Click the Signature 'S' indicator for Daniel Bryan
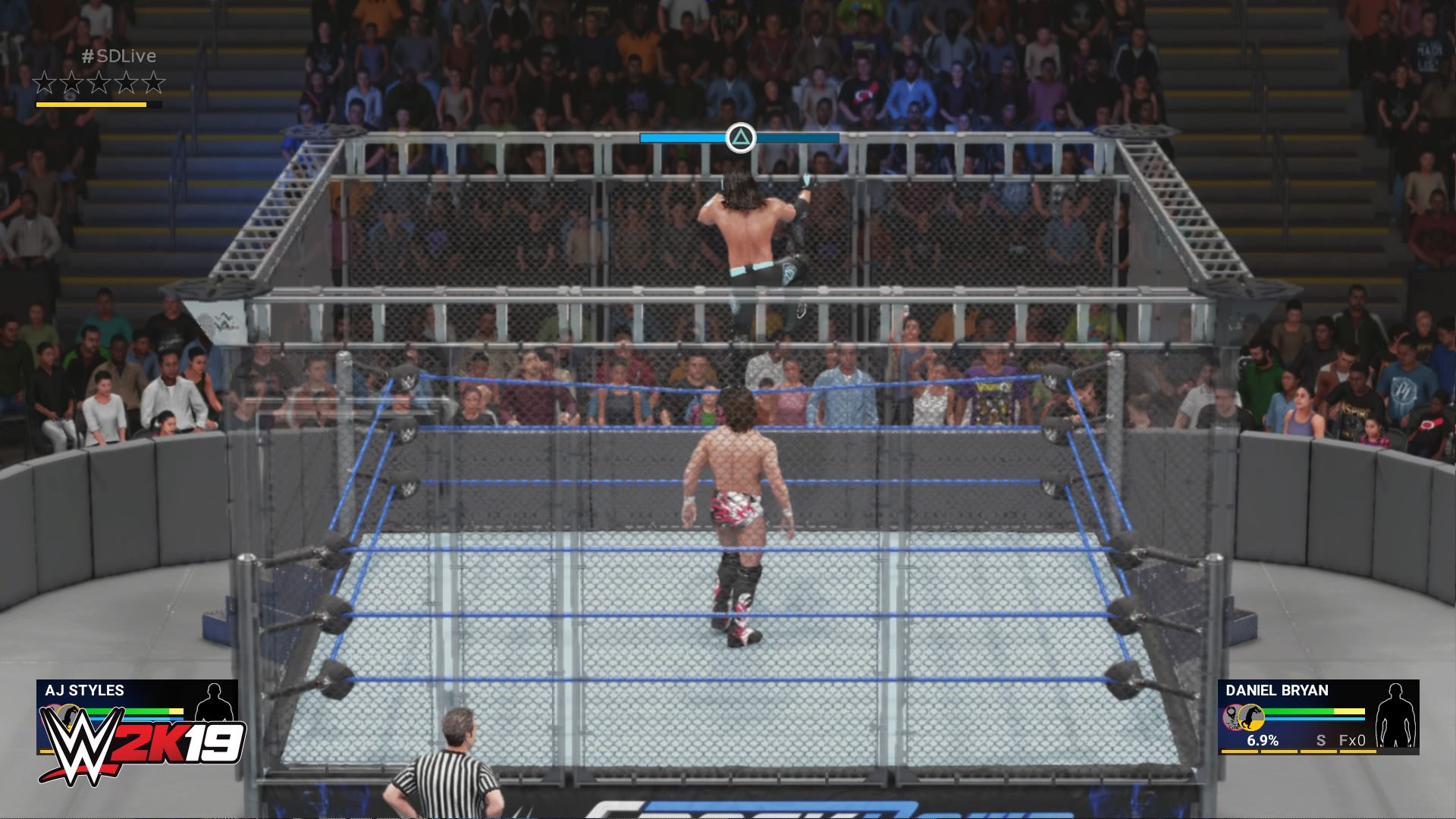 1322,739
